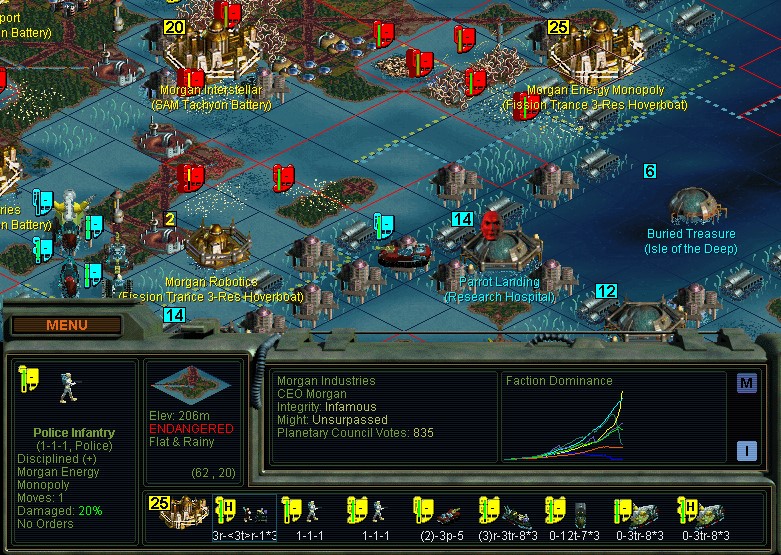
Task: Select the (3)r-3tr-8*3 unit in stack
Action: tap(506, 514)
